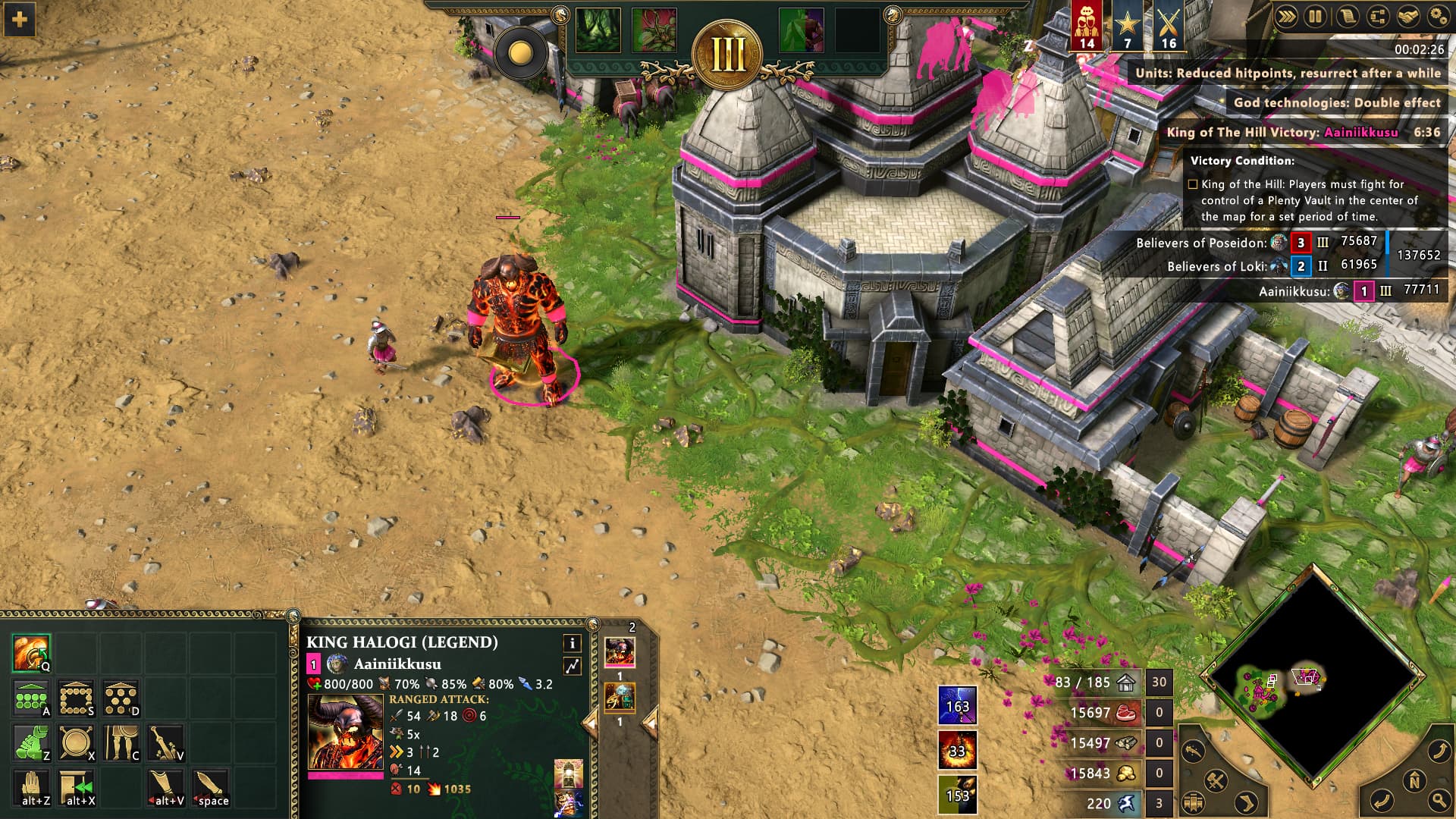Pause the game
The image size is (1456, 819).
(x=1316, y=16)
